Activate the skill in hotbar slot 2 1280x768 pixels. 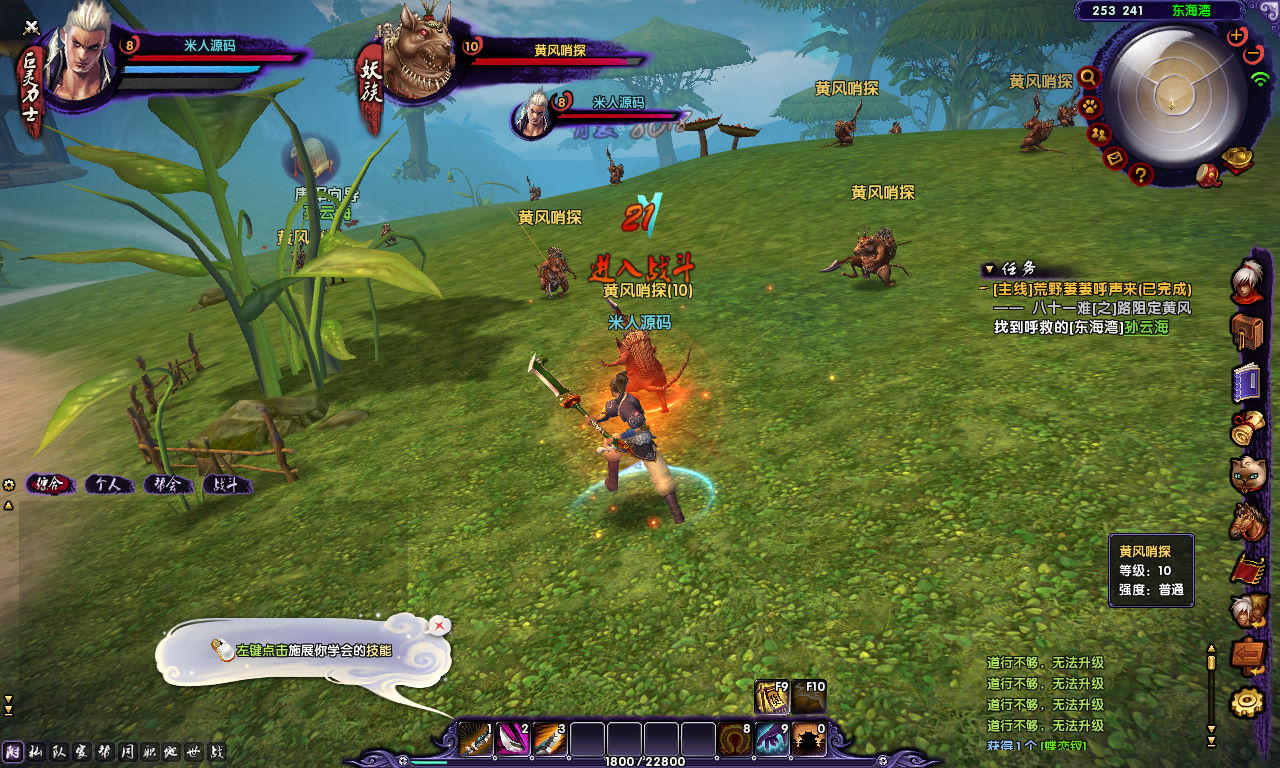(513, 740)
